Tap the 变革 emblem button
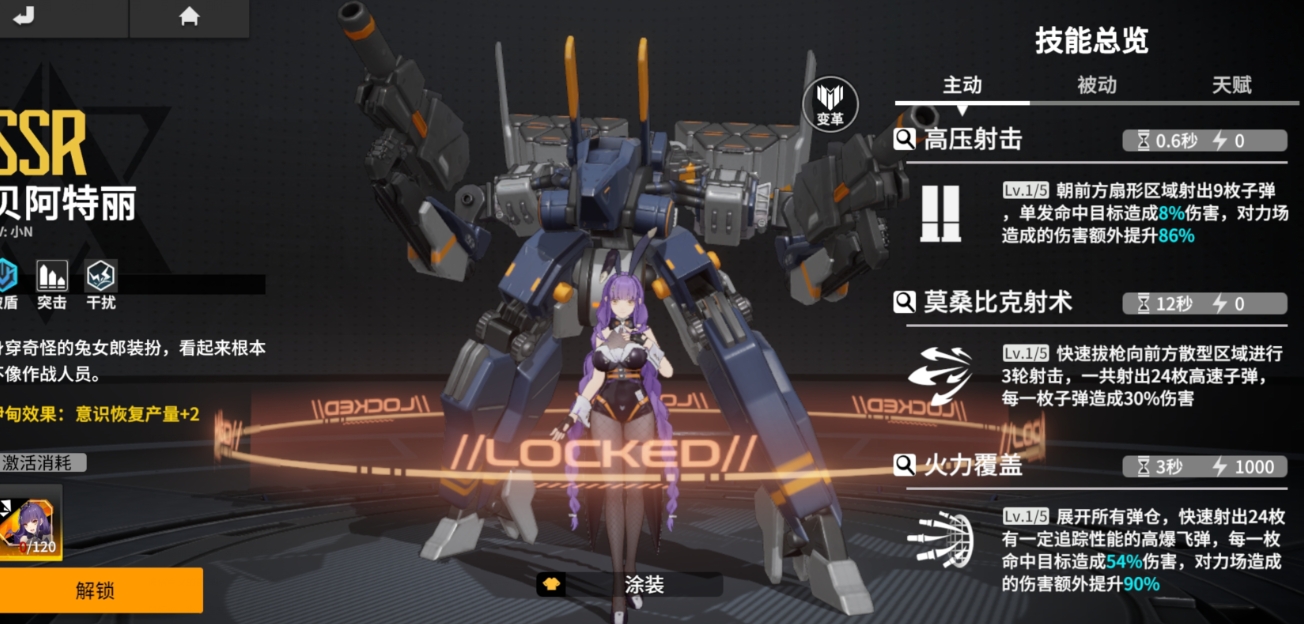1304x624 pixels. [830, 103]
